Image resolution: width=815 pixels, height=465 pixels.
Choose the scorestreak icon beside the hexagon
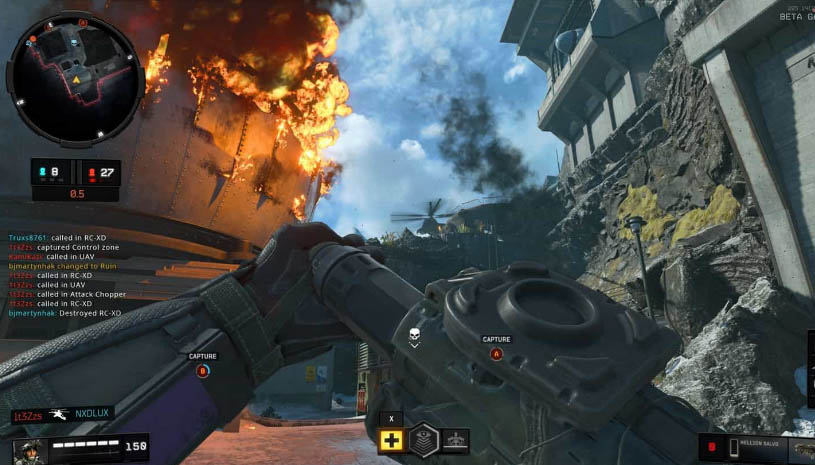pyautogui.click(x=455, y=441)
